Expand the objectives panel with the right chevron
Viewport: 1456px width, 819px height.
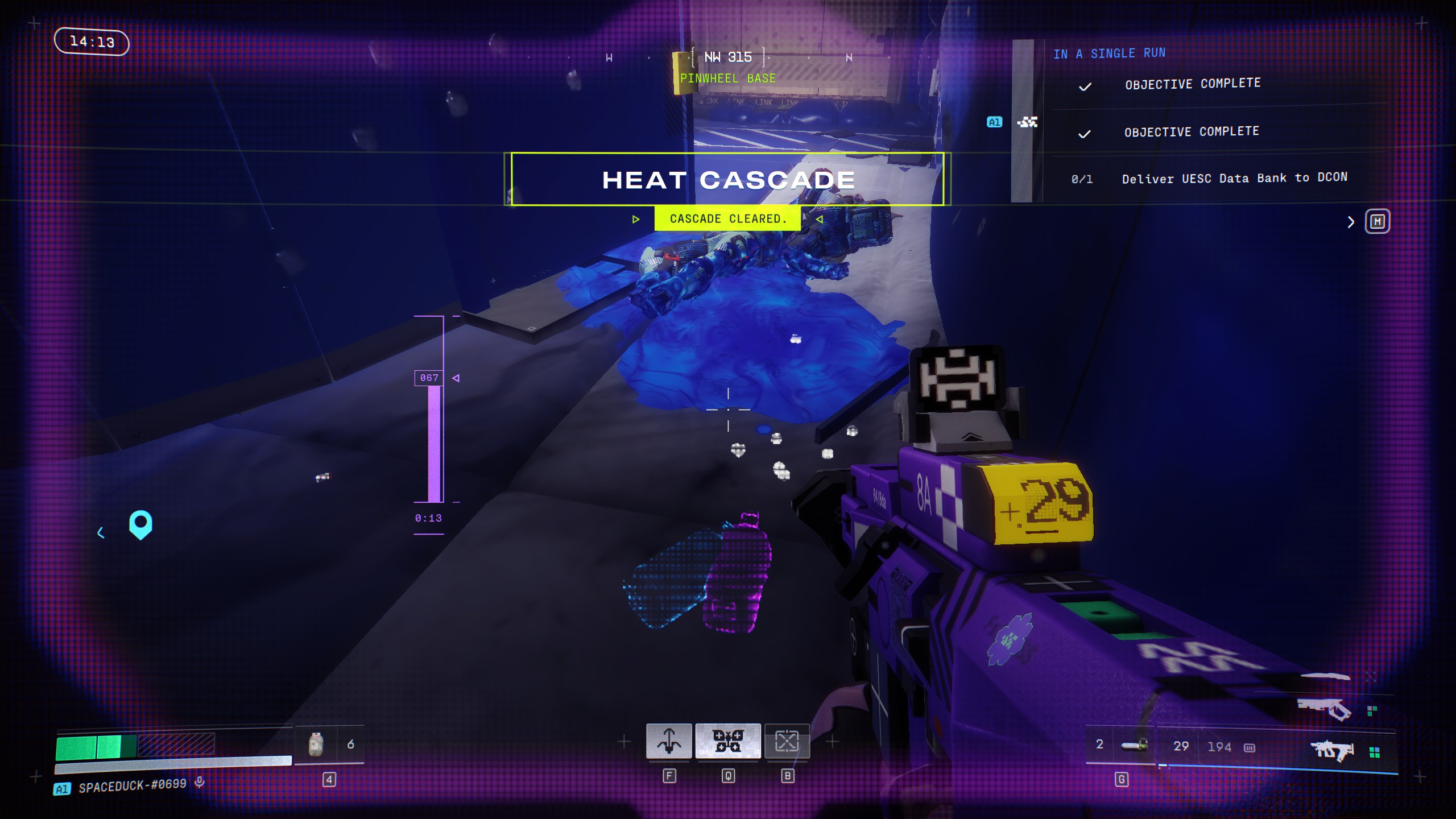[x=1351, y=222]
